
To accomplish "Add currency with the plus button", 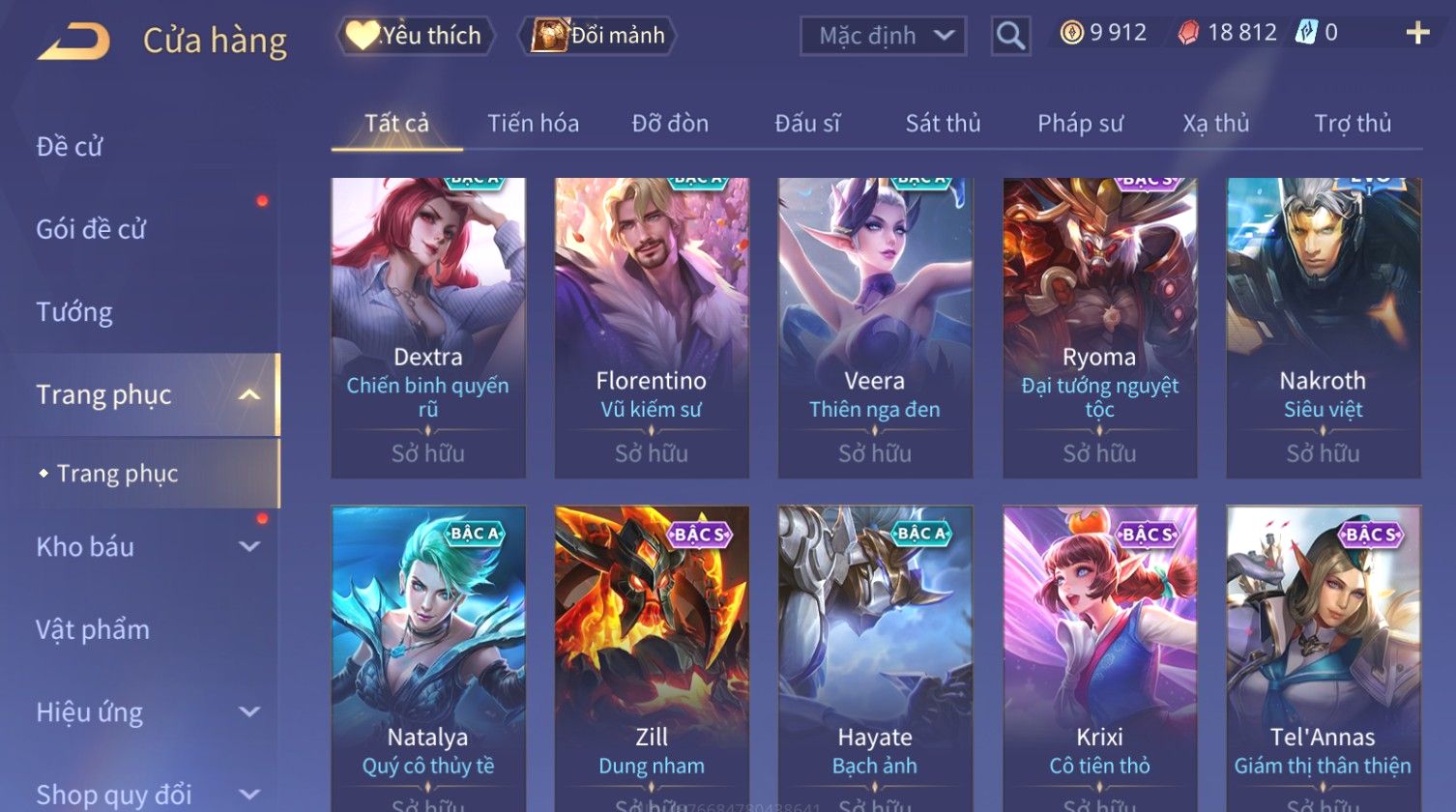I will tap(1417, 34).
